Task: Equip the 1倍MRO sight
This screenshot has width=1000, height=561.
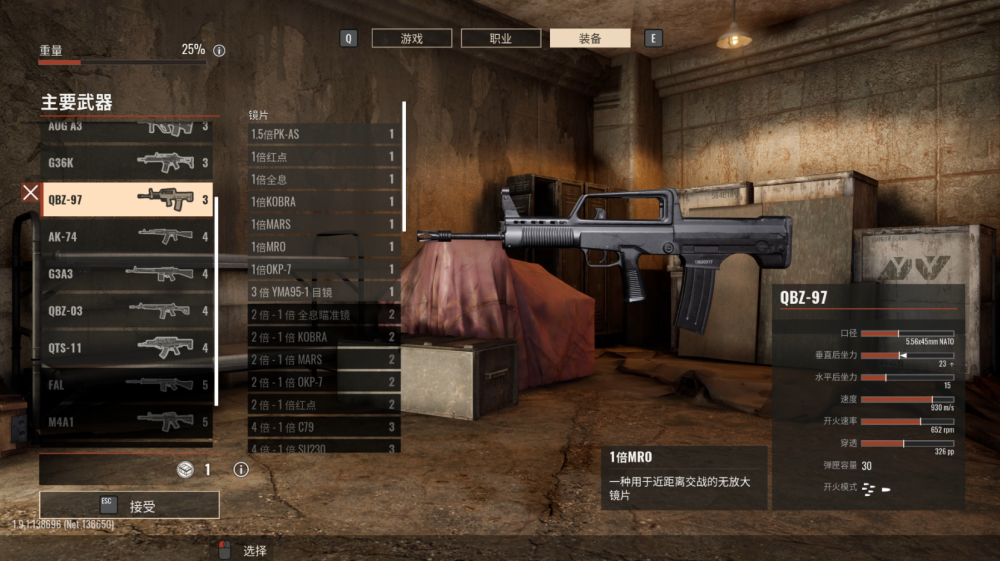Action: pos(323,246)
